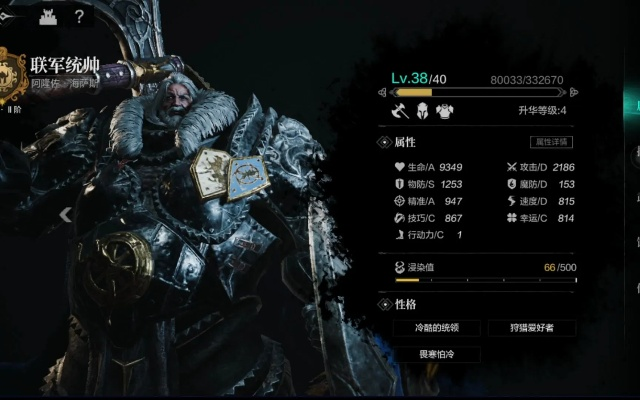Show the previous character with left arrow
The width and height of the screenshot is (640, 400).
tap(66, 213)
